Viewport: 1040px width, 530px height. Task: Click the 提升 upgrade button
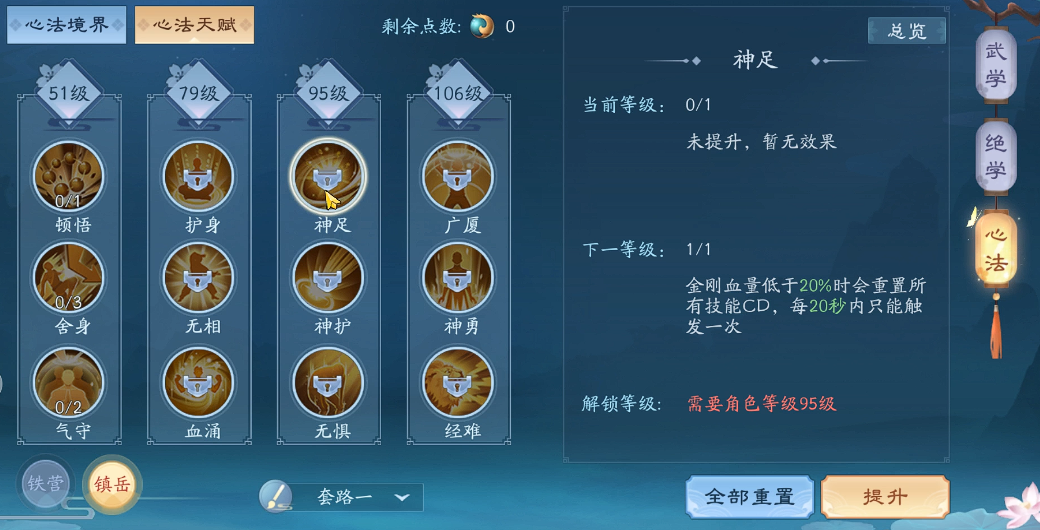[885, 497]
